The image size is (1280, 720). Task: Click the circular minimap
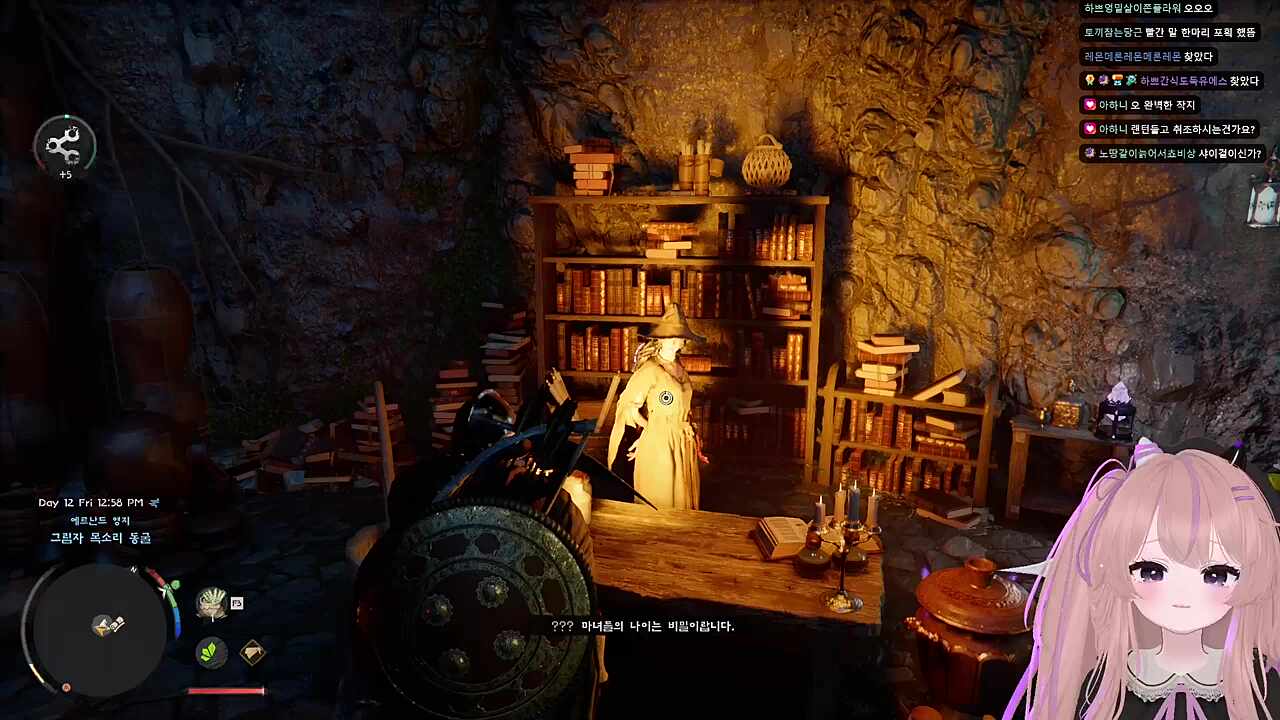coord(98,627)
